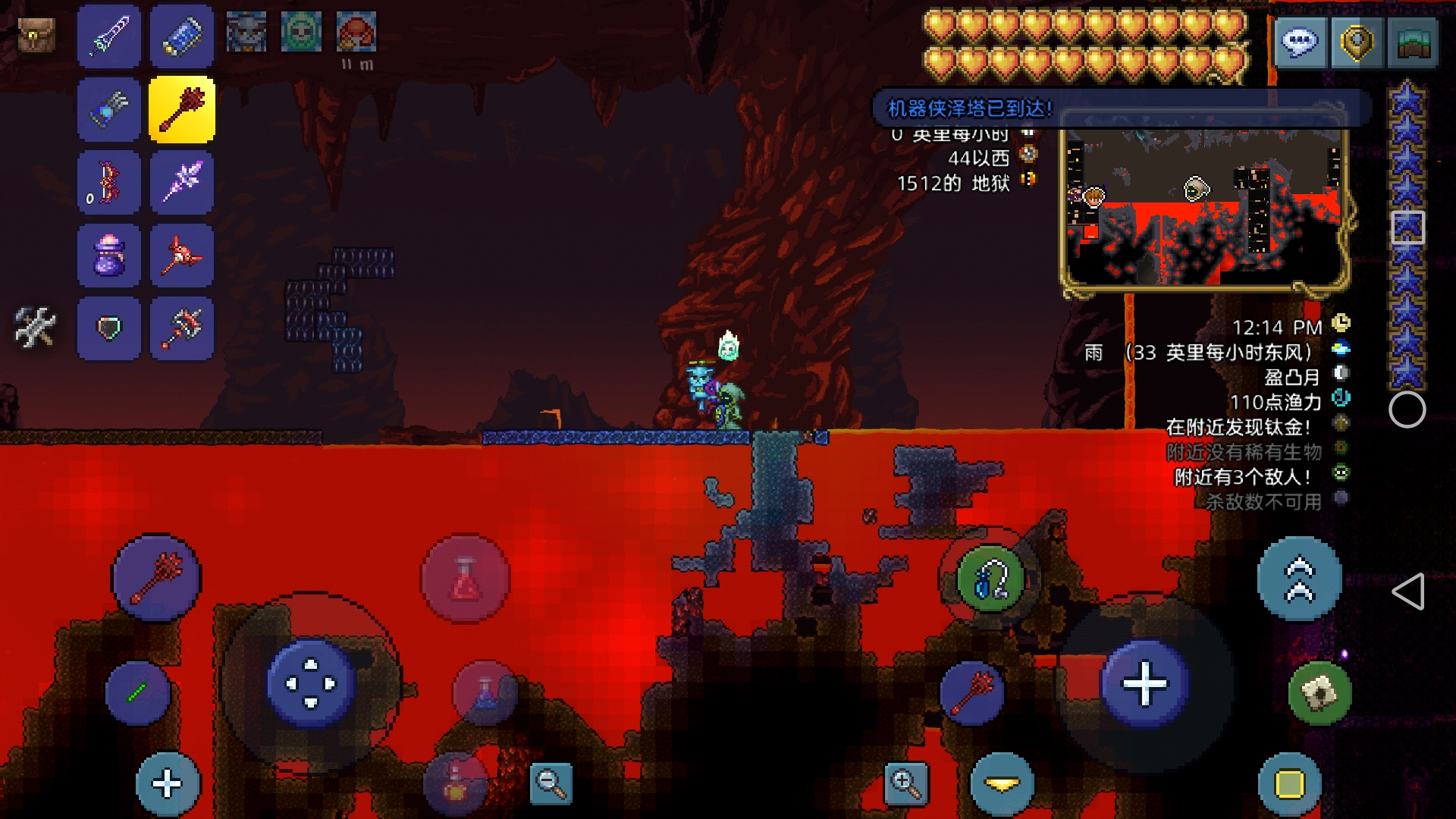Zoom in with the plus magnifier
Image resolution: width=1456 pixels, height=819 pixels.
pos(905,783)
